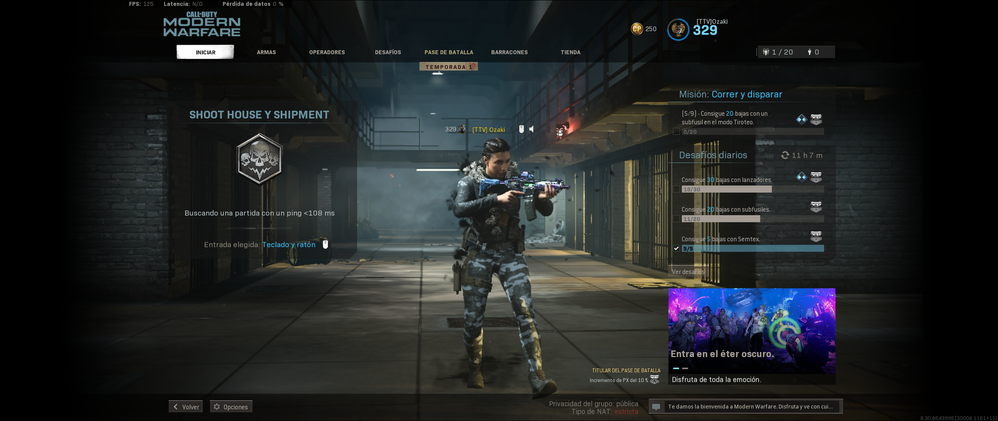Select the Iniciar tab
Viewport: 998px width, 421px height.
205,52
